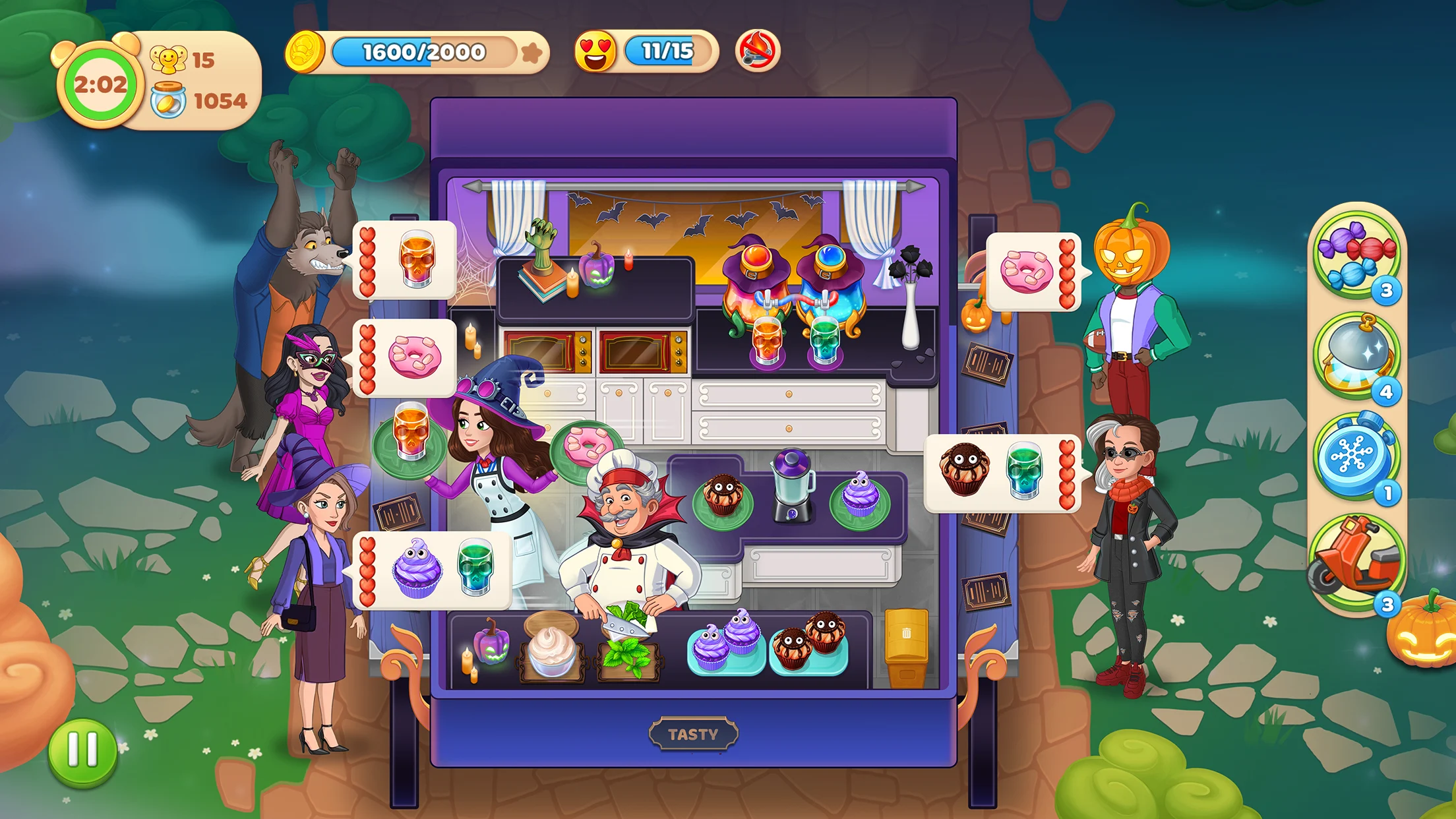Click the no-burn frying pan icon
Image resolution: width=1456 pixels, height=819 pixels.
pos(758,51)
